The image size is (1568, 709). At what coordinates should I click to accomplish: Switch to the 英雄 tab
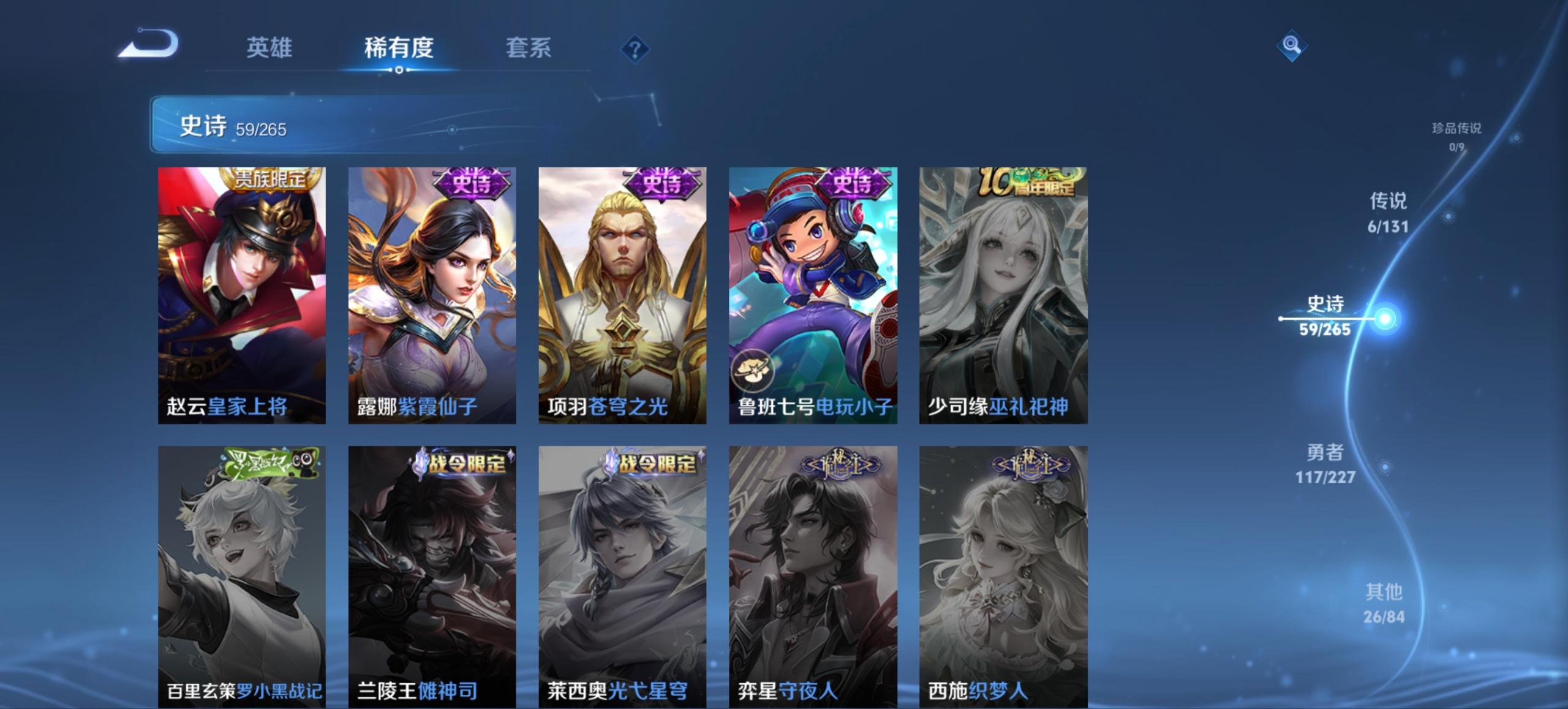click(271, 48)
